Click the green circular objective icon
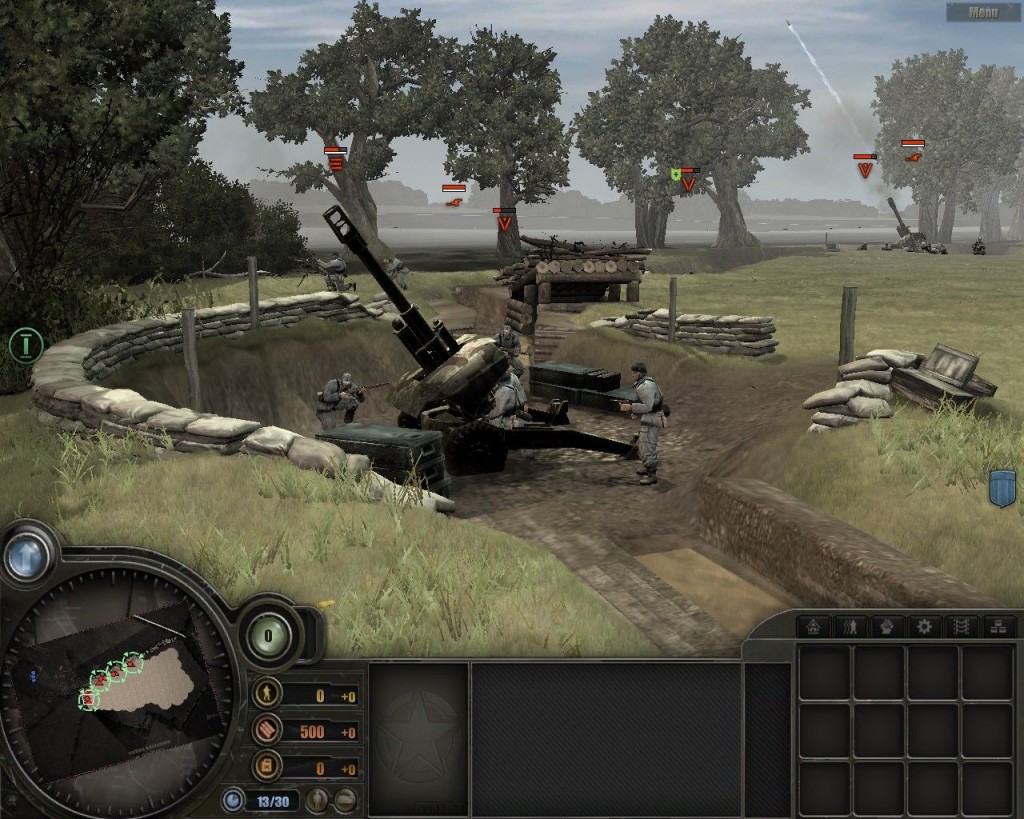Viewport: 1024px width, 819px height. [24, 345]
